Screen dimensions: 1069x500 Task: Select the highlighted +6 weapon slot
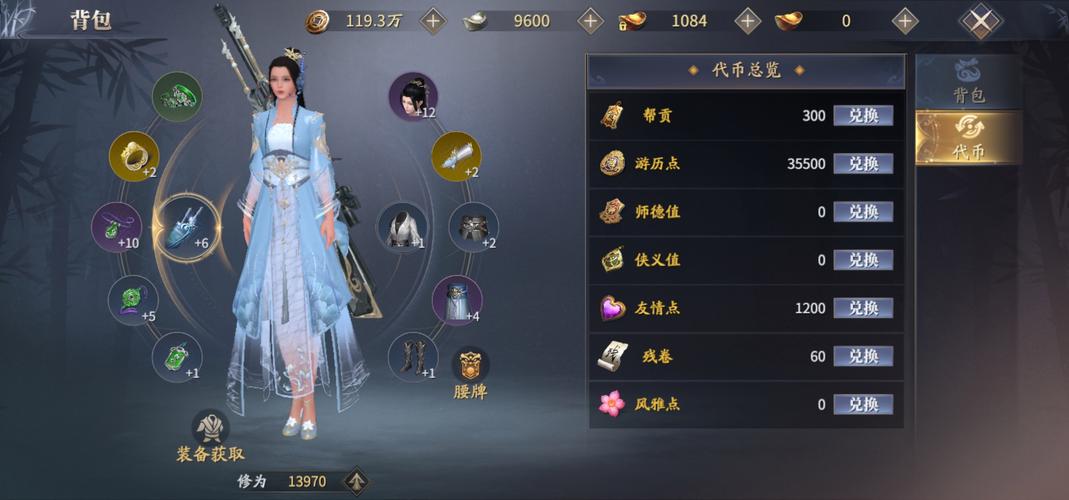click(x=185, y=227)
